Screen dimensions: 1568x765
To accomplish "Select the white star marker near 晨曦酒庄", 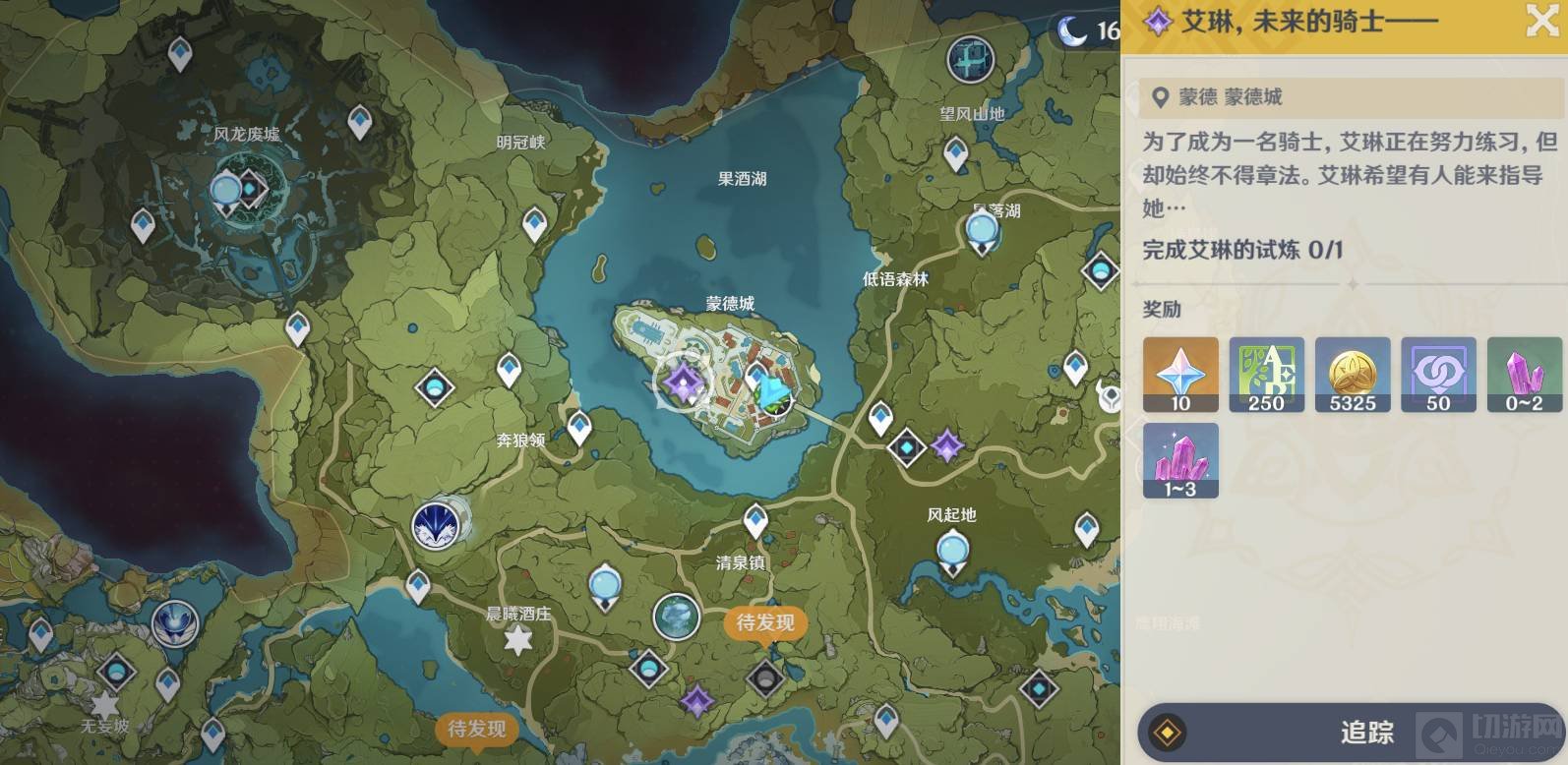I will [x=517, y=641].
